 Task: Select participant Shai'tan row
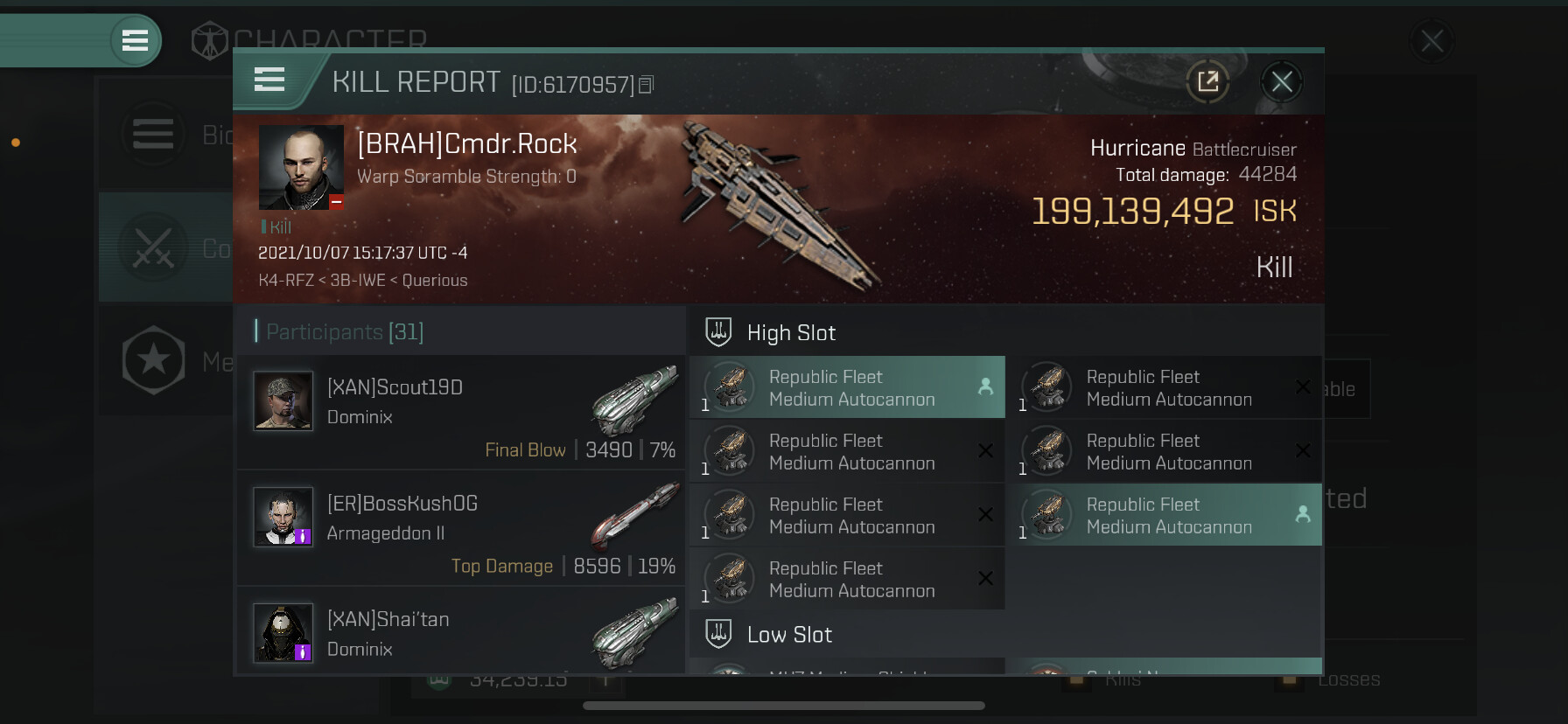click(461, 633)
